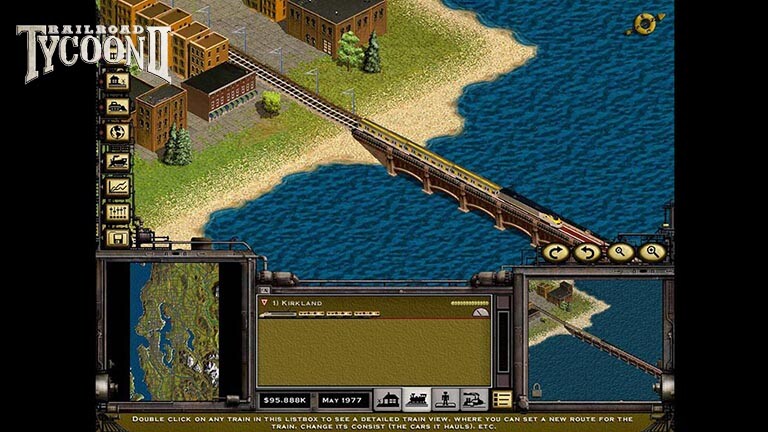
Task: Switch to the player list tab
Action: click(x=445, y=399)
